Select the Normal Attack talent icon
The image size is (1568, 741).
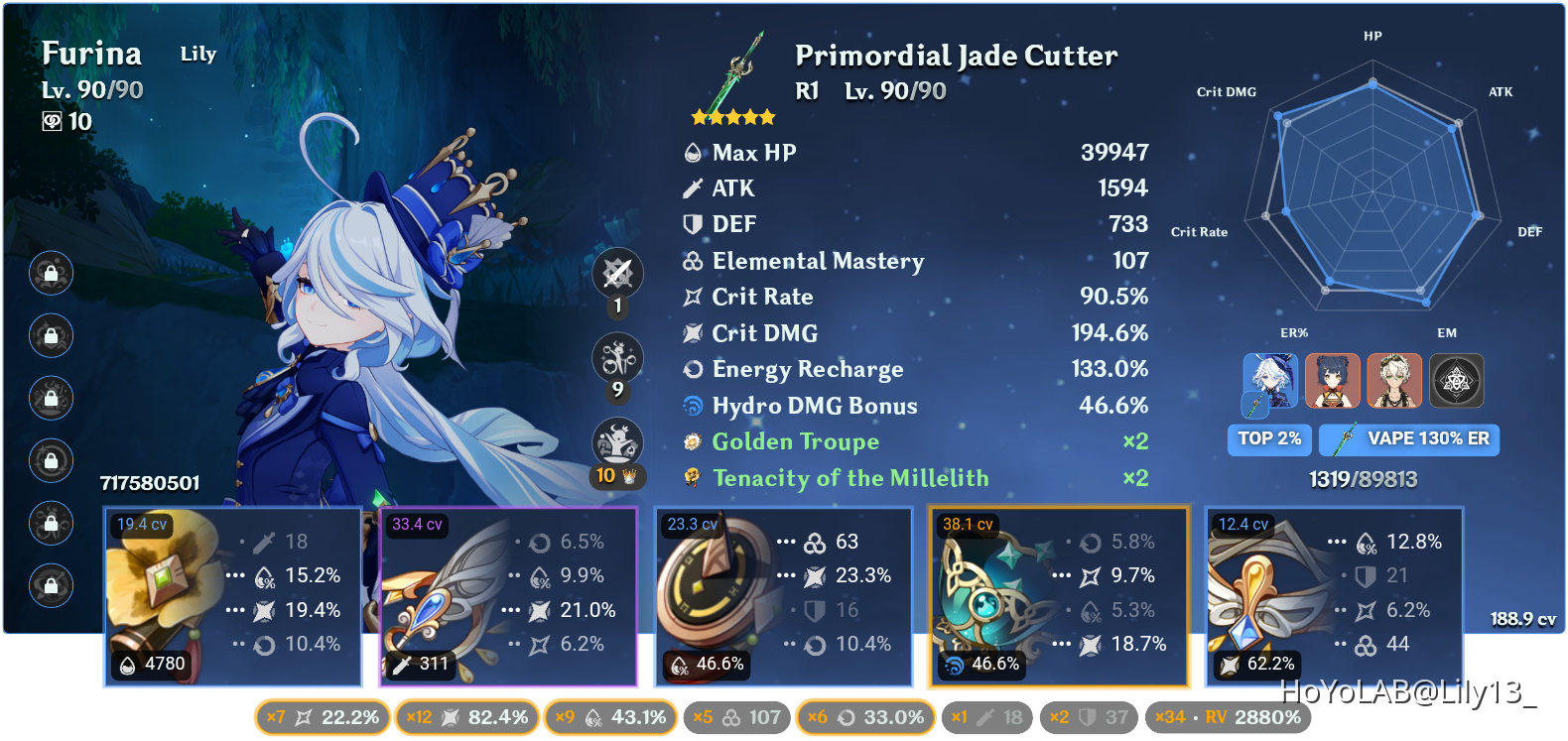616,273
